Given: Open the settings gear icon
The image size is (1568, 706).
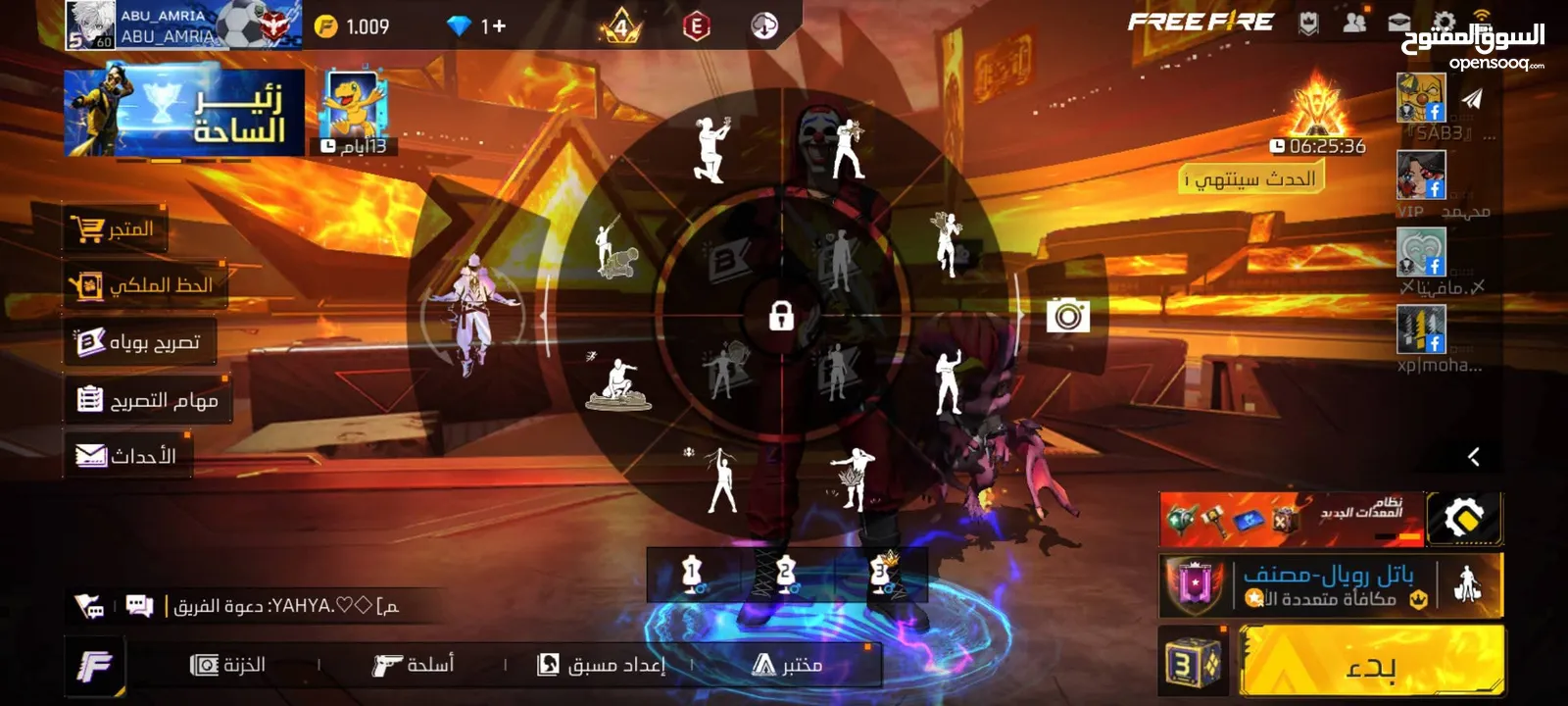Looking at the screenshot, I should (x=1443, y=23).
